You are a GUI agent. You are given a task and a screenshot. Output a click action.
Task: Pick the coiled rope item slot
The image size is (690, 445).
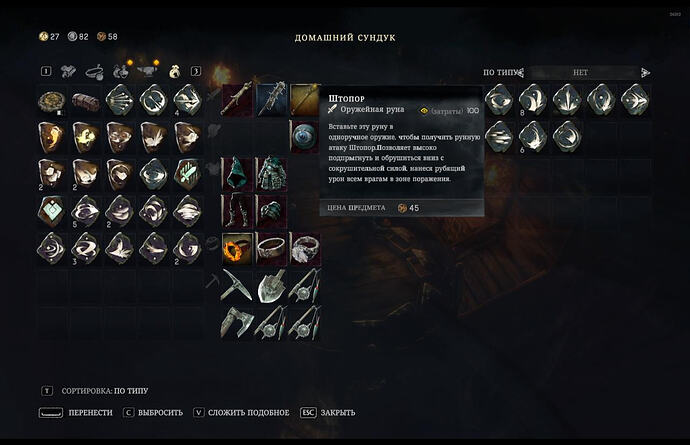(x=53, y=100)
